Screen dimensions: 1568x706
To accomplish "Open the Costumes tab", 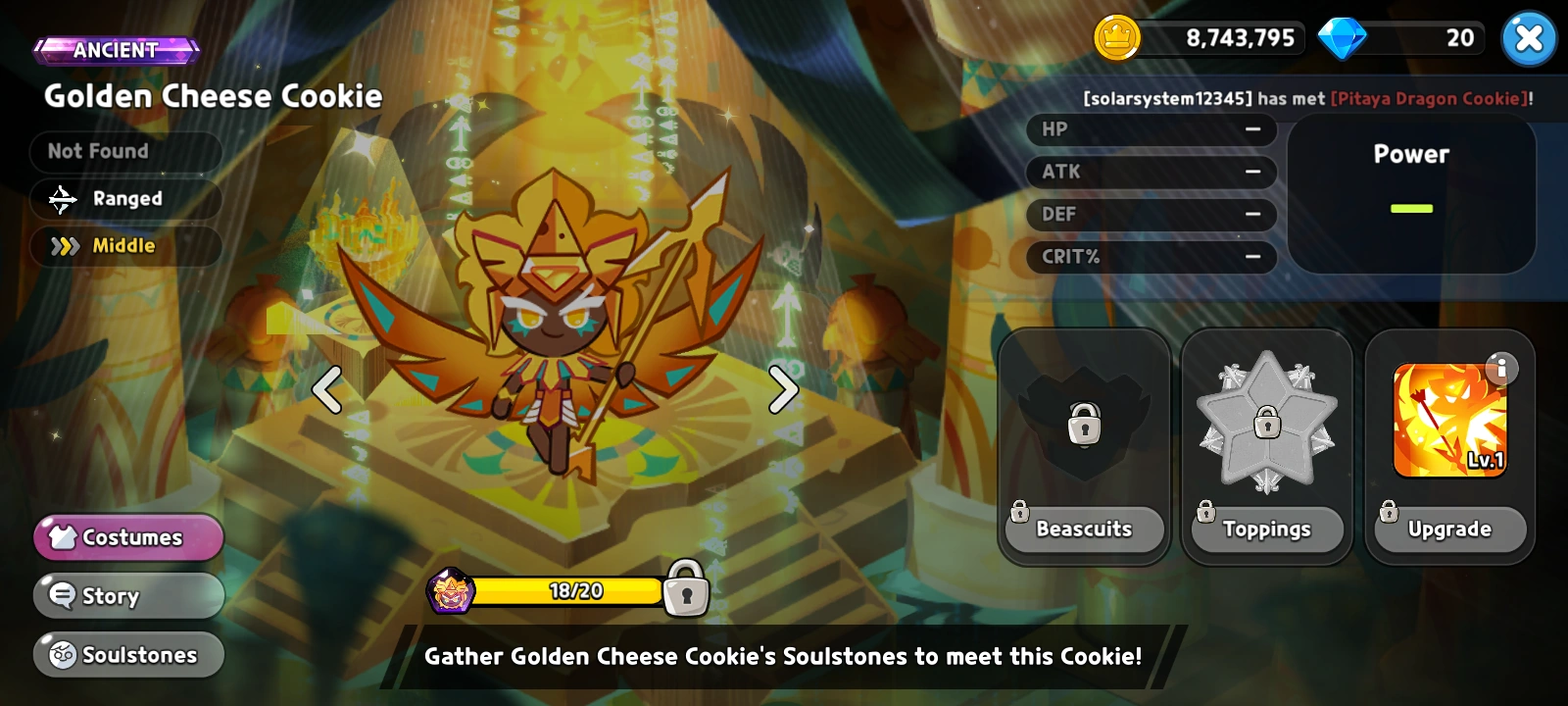I will pyautogui.click(x=127, y=536).
